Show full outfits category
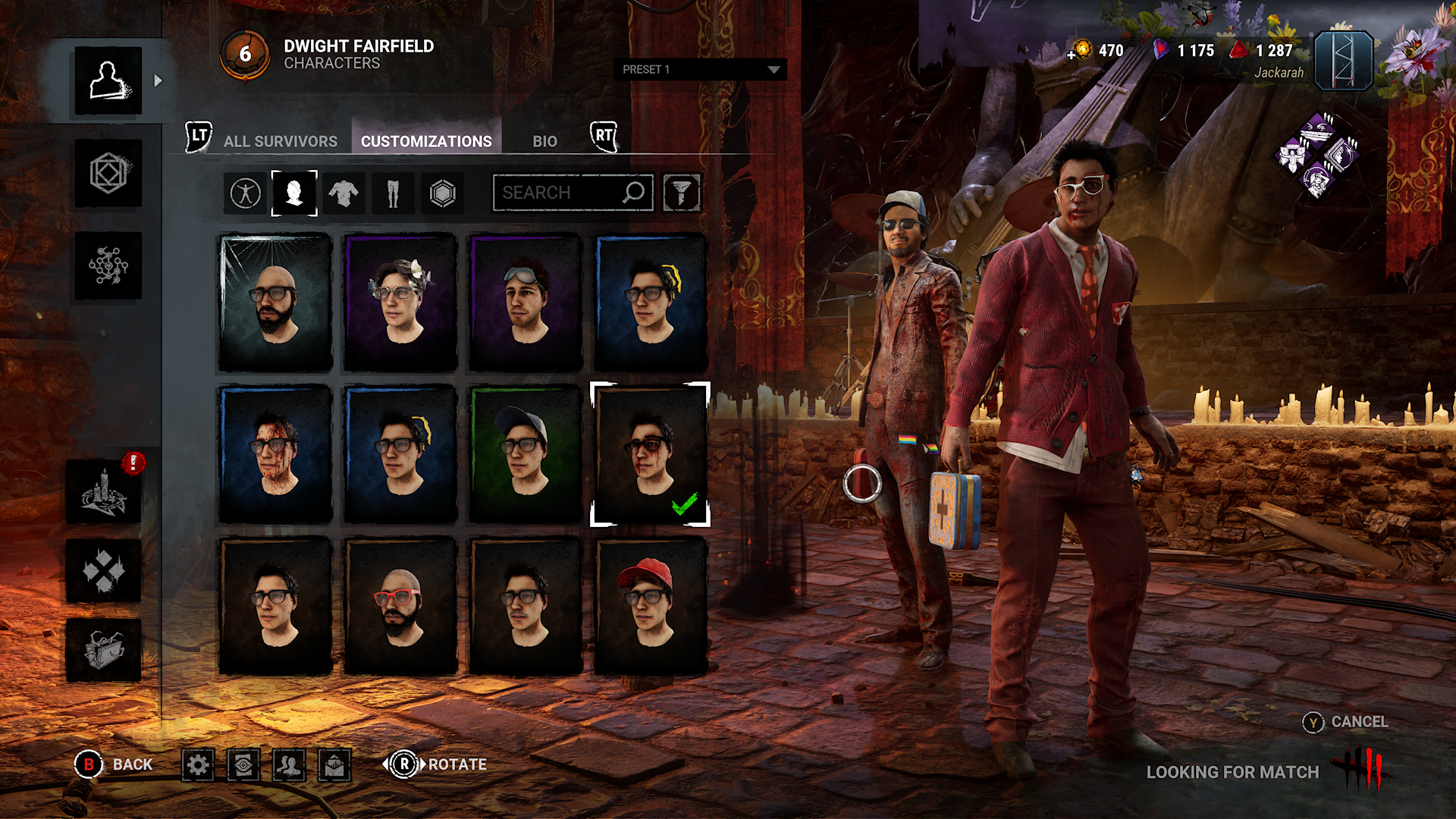This screenshot has width=1456, height=819. click(x=245, y=193)
